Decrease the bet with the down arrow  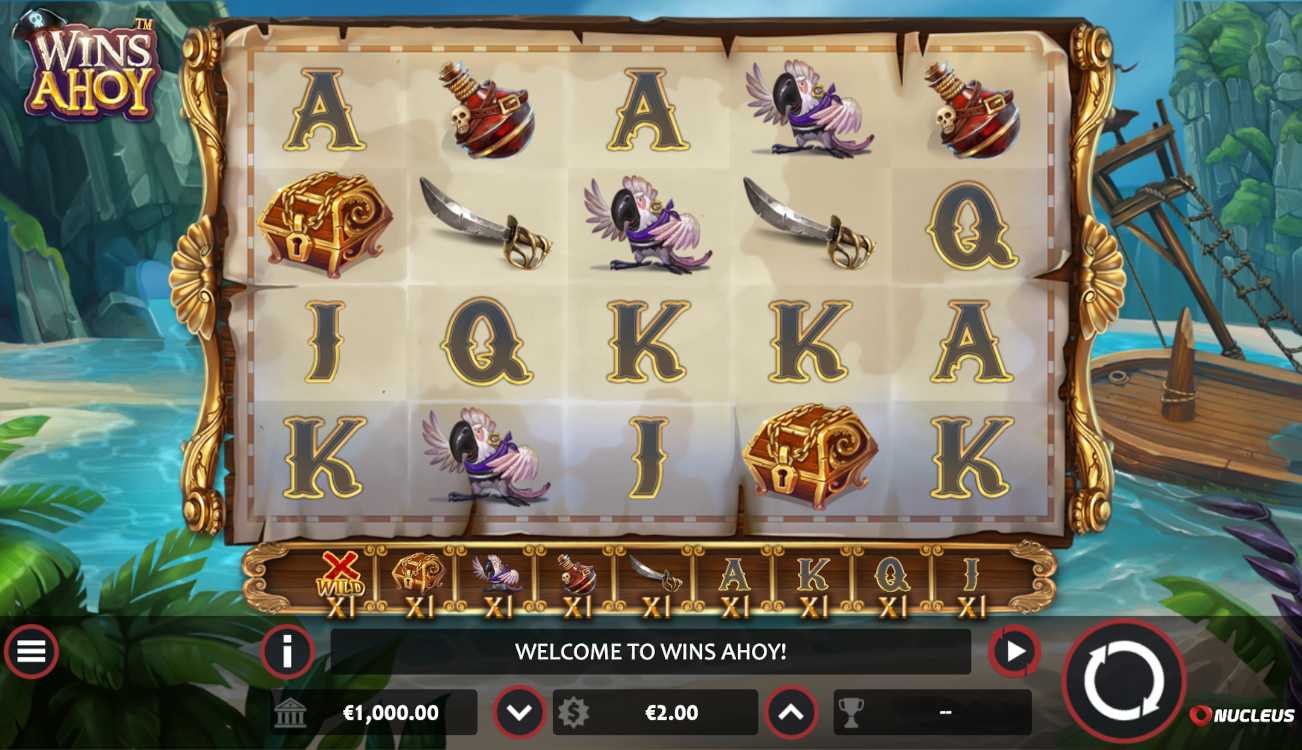[519, 713]
